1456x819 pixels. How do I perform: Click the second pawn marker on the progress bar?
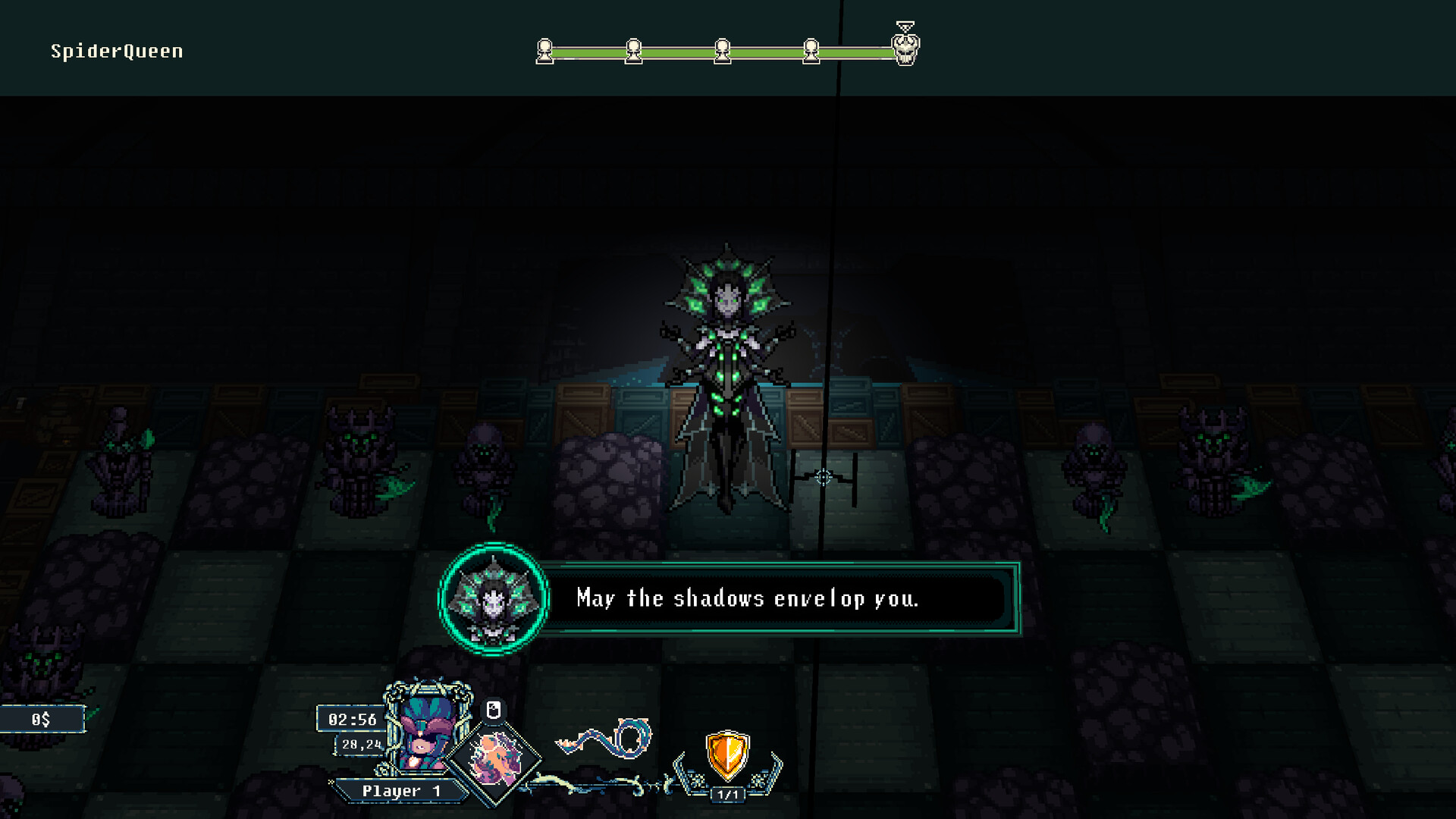(x=633, y=52)
